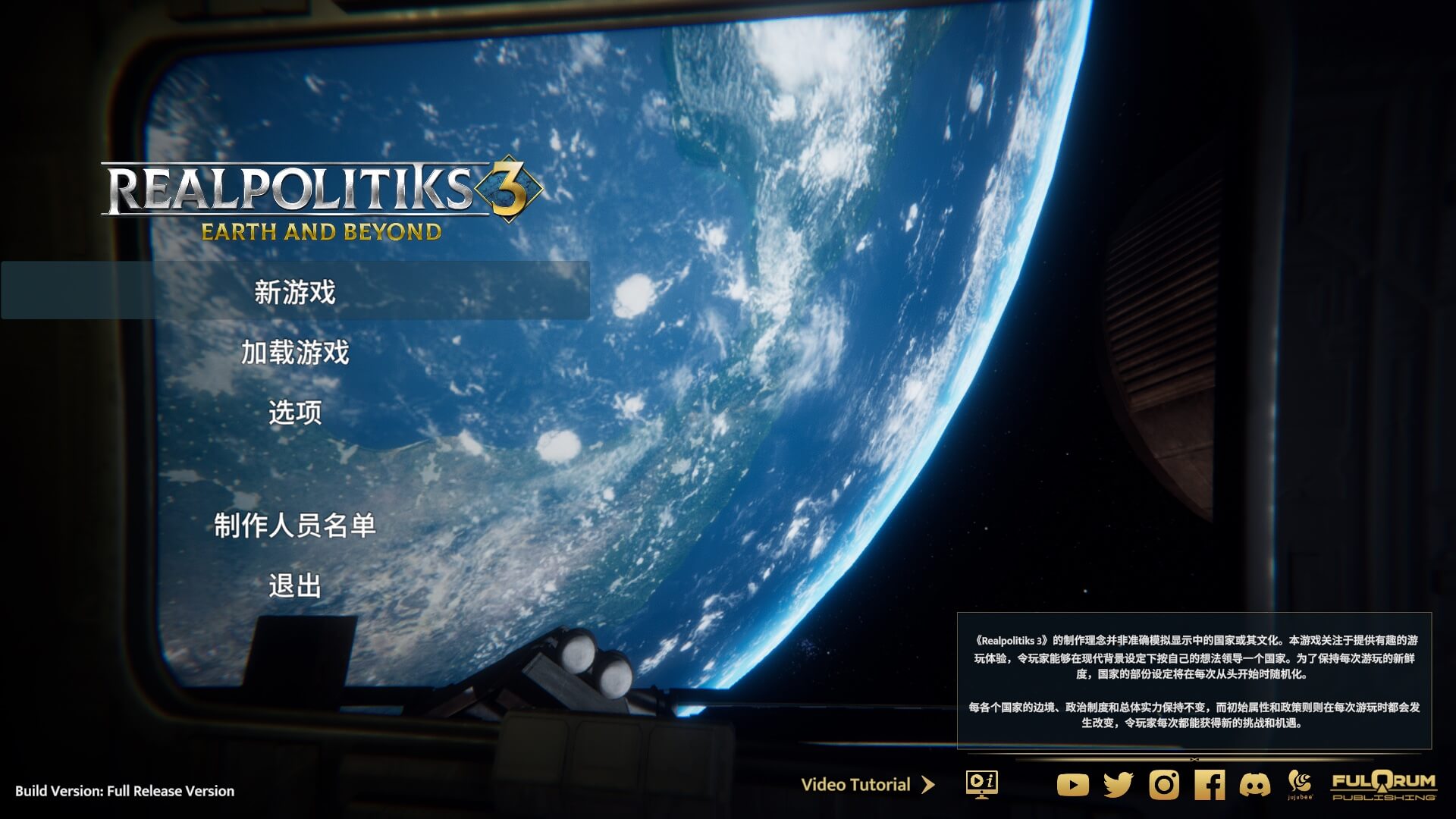This screenshot has height=819, width=1456.
Task: Open 制作人员名单 to view credits
Action: [x=295, y=525]
